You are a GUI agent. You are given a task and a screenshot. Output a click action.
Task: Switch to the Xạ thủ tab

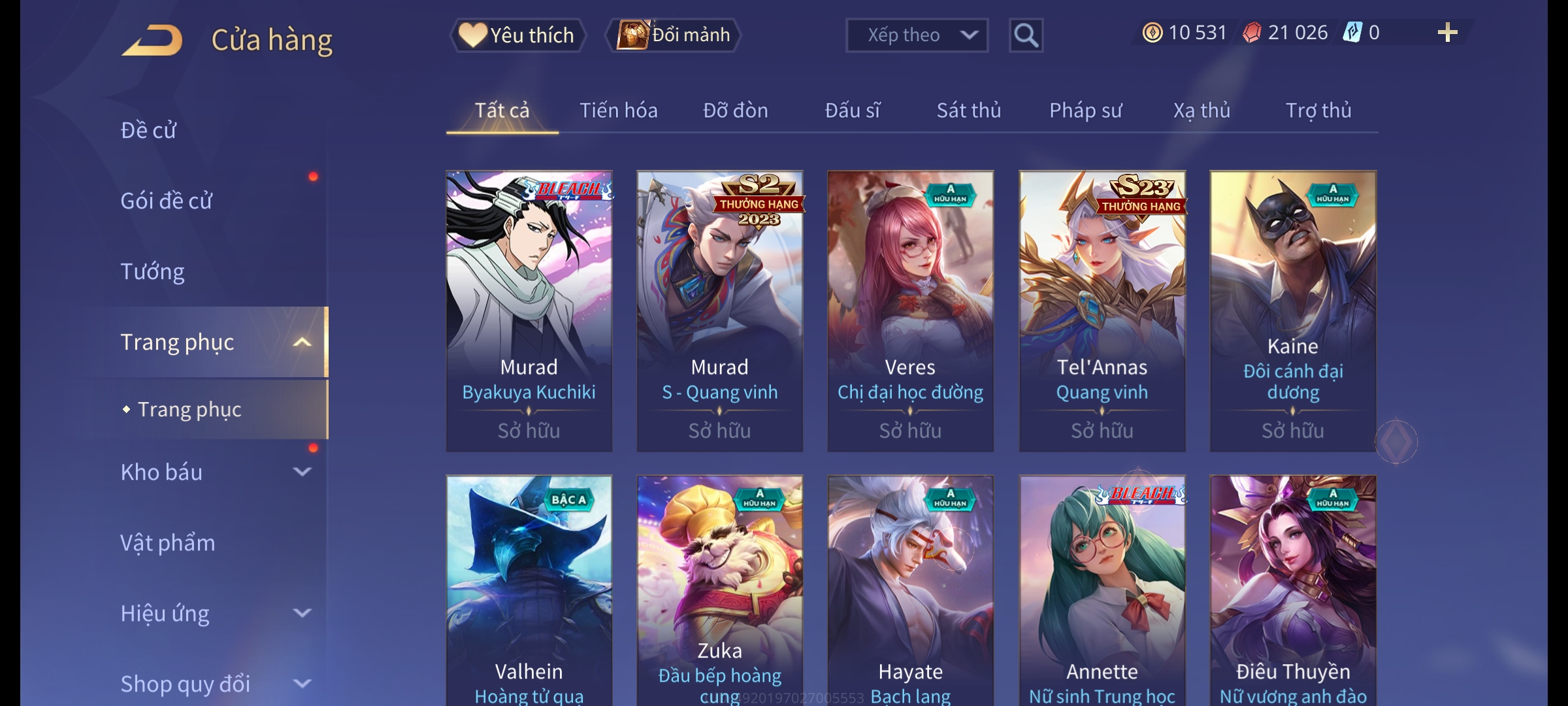pos(1201,110)
